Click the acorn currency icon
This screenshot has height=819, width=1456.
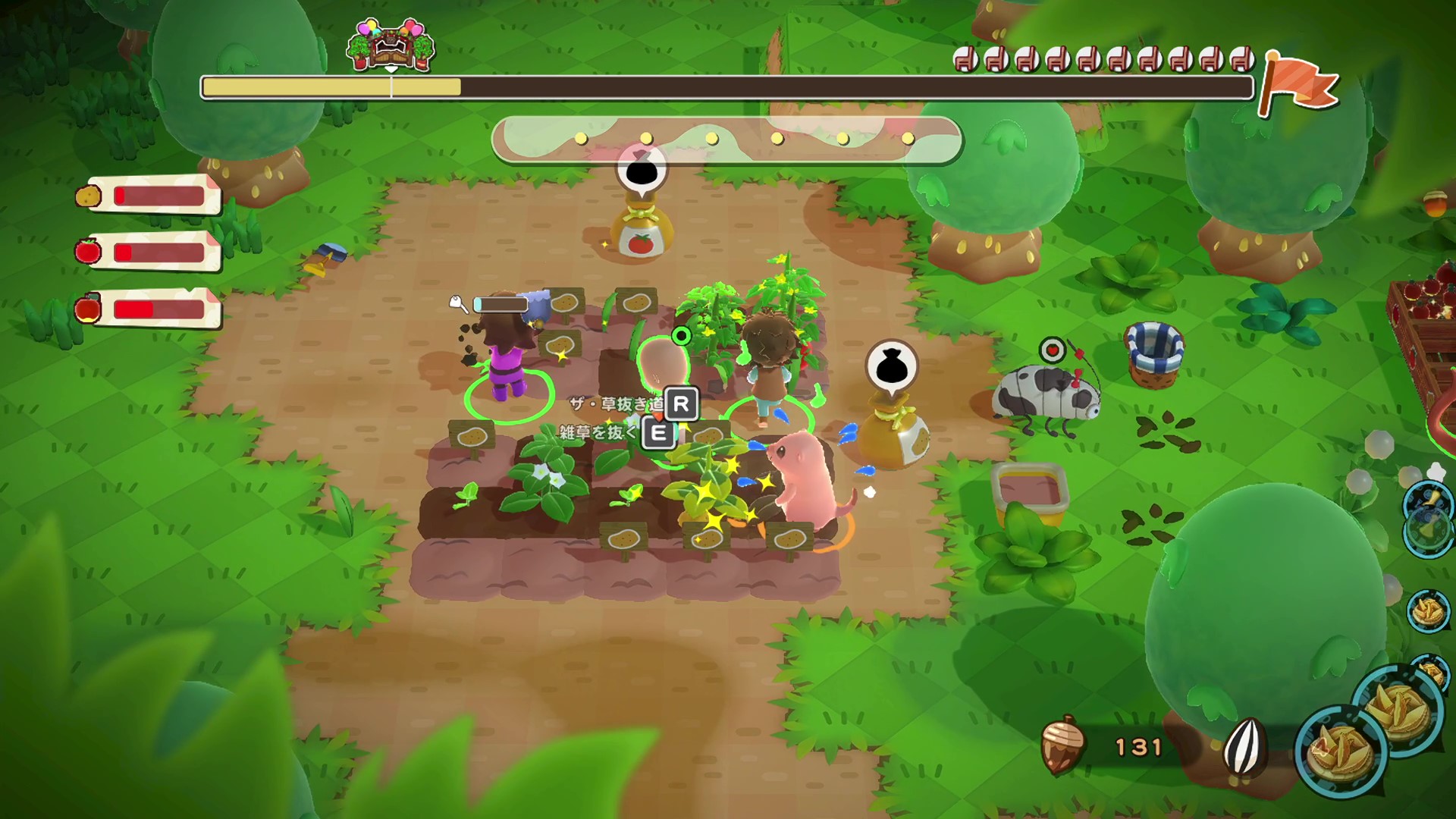(1061, 746)
